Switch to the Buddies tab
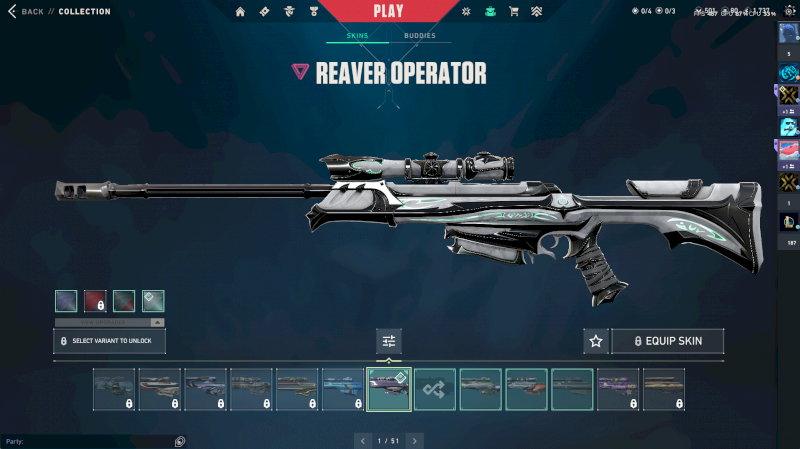 coord(420,36)
